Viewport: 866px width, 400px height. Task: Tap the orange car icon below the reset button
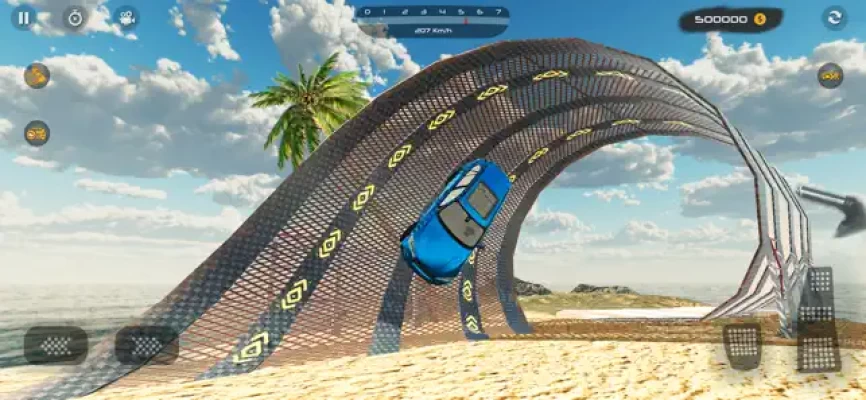click(x=830, y=75)
